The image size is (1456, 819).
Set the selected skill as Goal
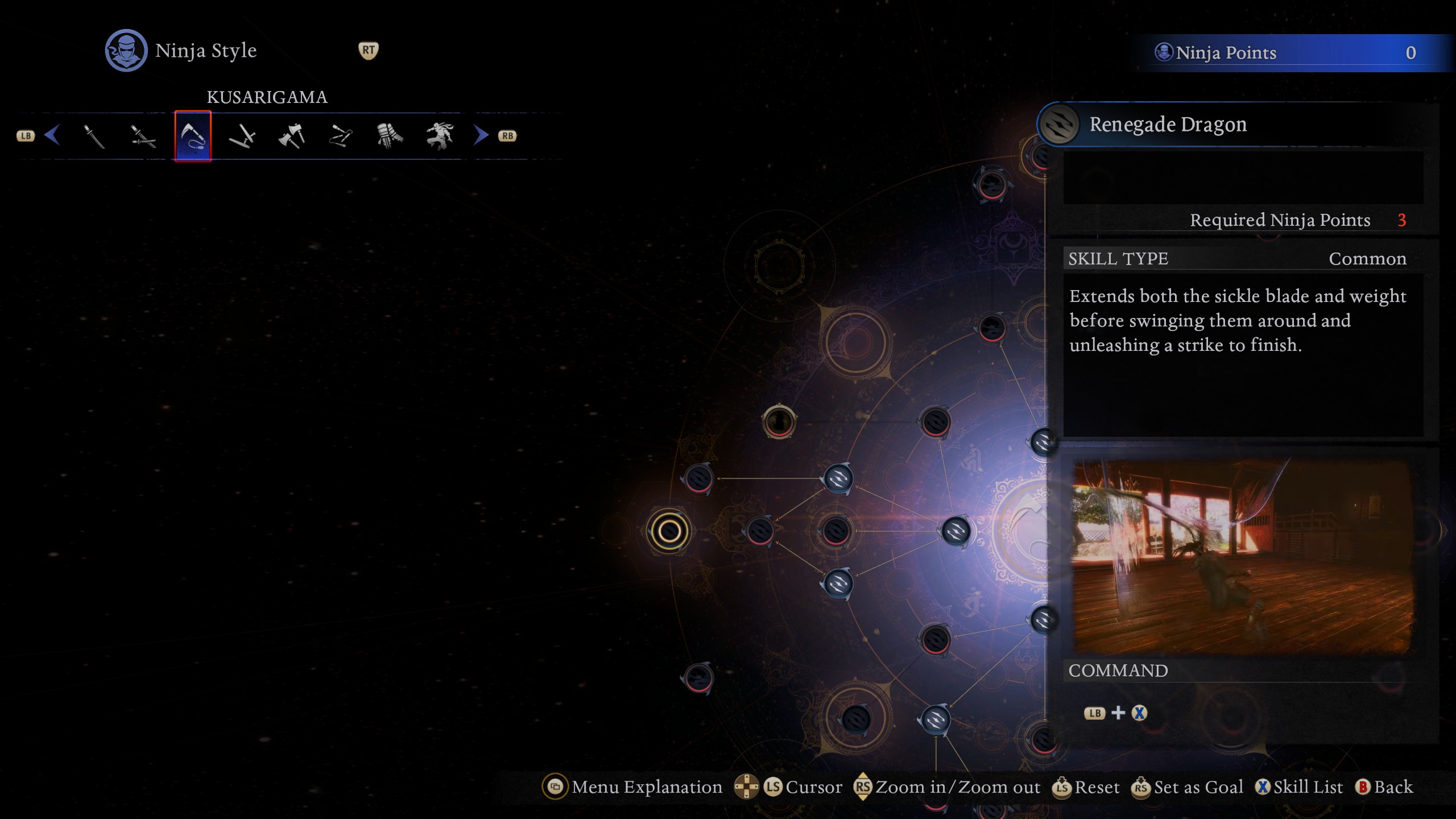(1188, 787)
